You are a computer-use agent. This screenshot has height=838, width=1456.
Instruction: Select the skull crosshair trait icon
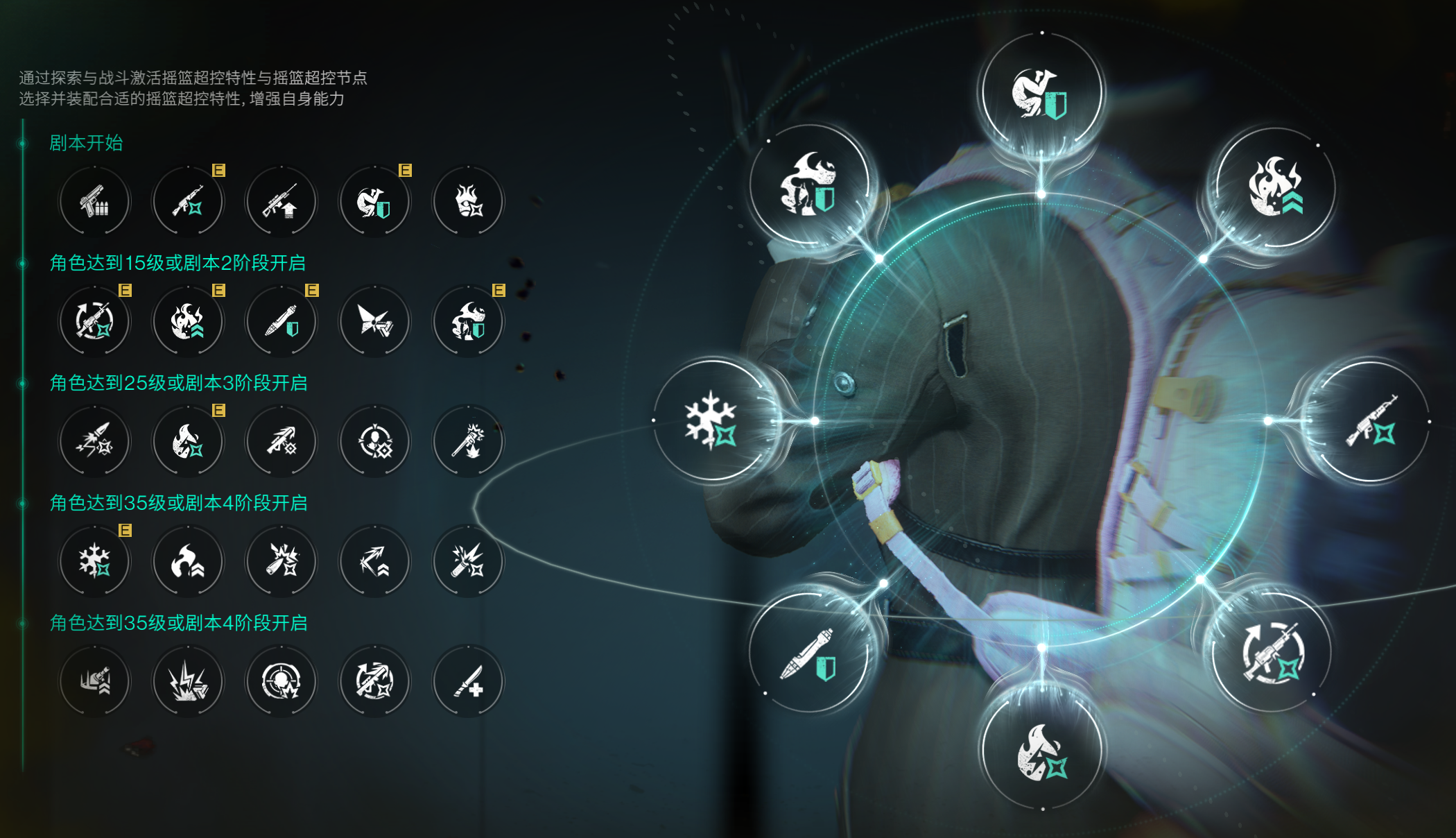click(281, 681)
